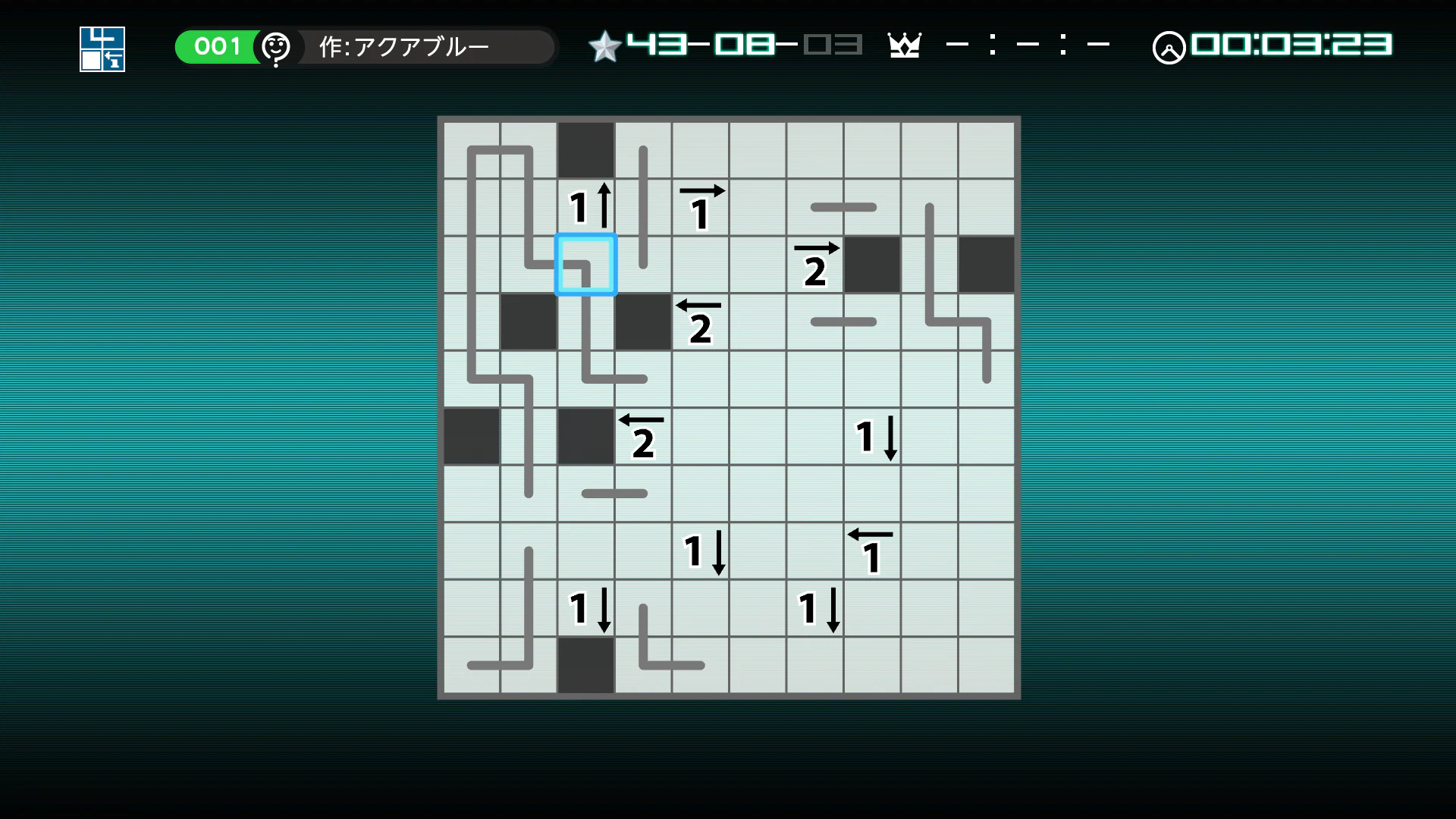
Task: Click the black cell in the bottom row
Action: coord(585,665)
